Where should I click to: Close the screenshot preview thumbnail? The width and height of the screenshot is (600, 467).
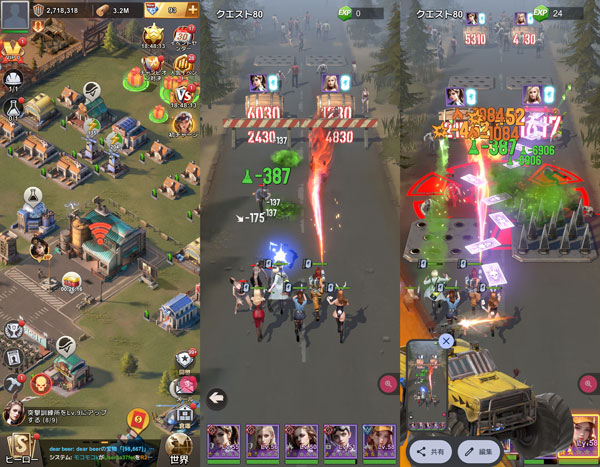pos(446,341)
